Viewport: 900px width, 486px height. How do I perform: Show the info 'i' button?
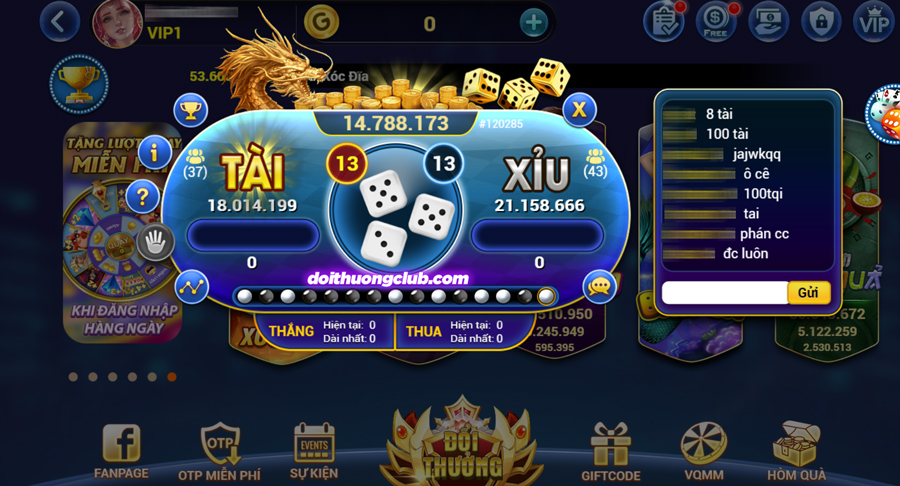154,153
